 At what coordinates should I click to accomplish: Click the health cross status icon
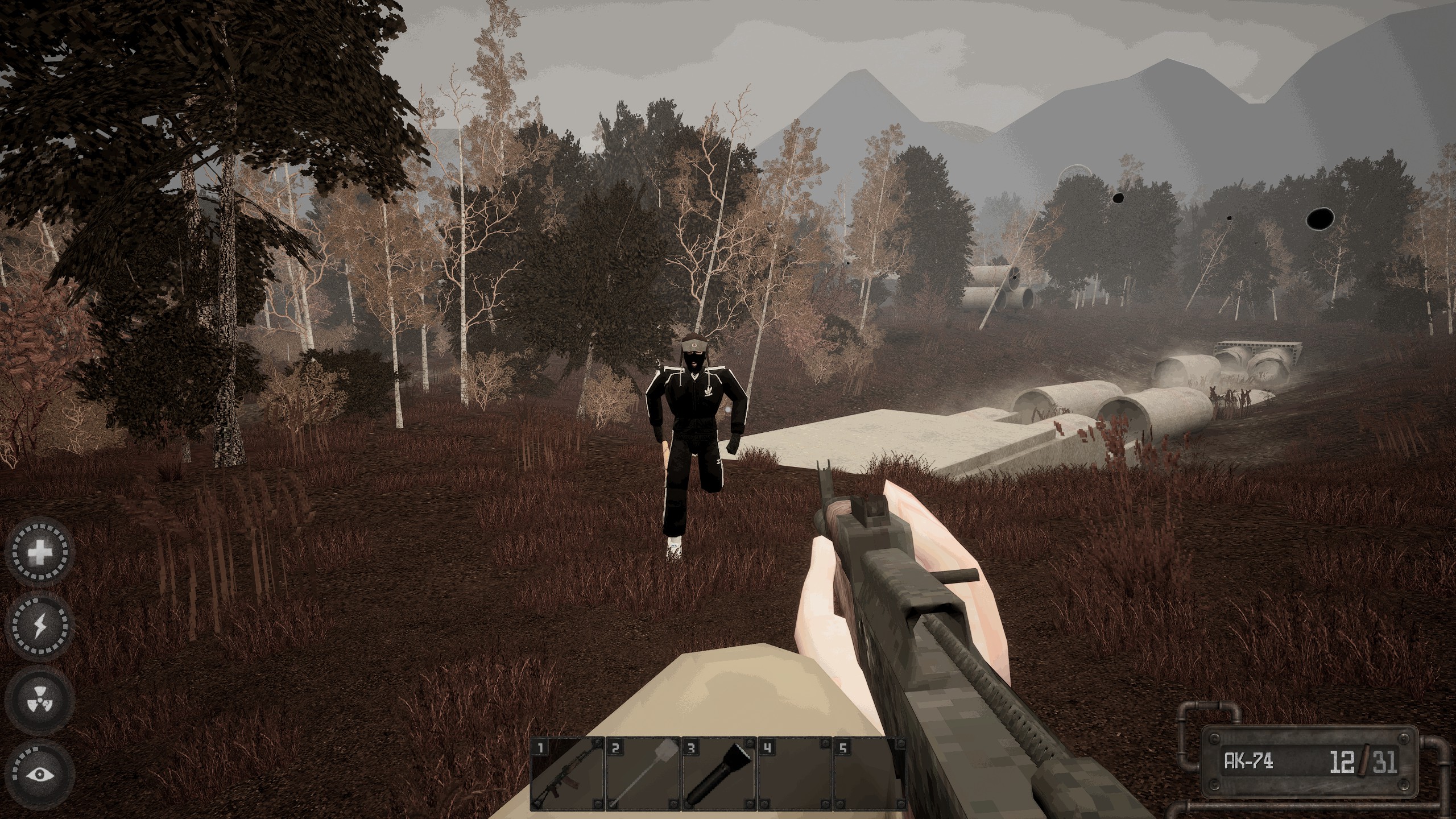pyautogui.click(x=40, y=552)
